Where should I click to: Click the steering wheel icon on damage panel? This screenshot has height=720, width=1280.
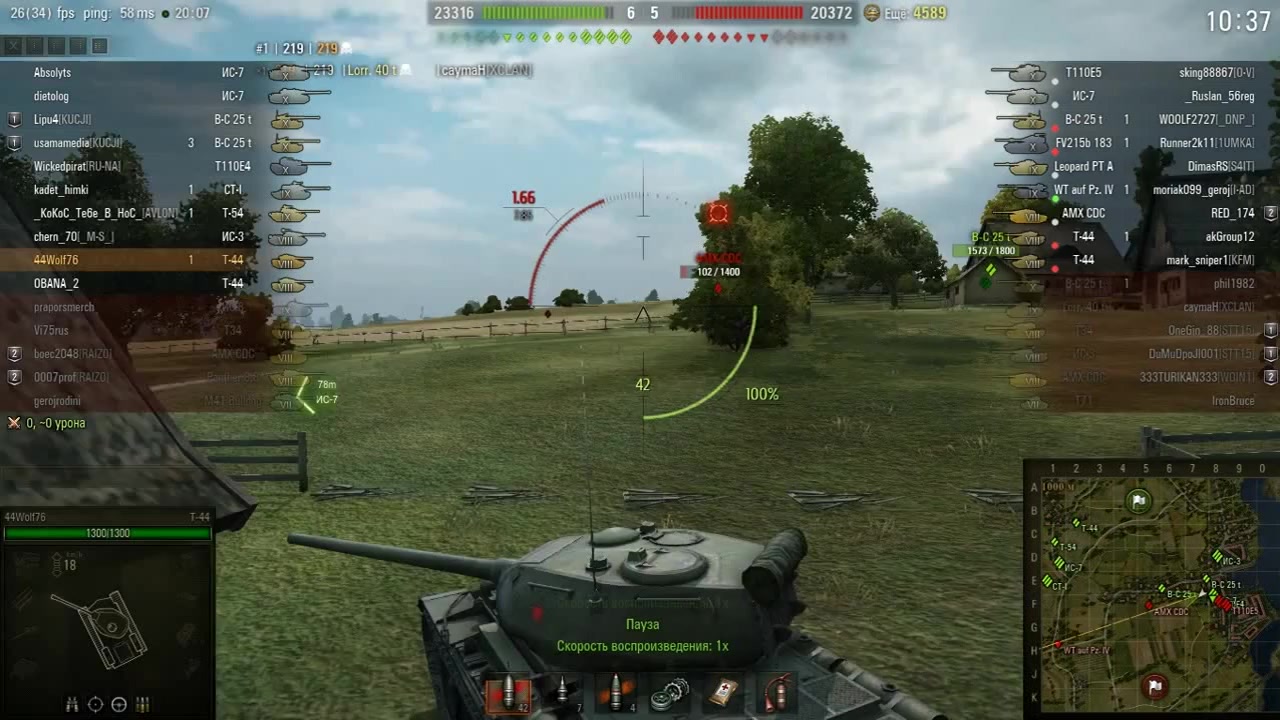[x=119, y=704]
